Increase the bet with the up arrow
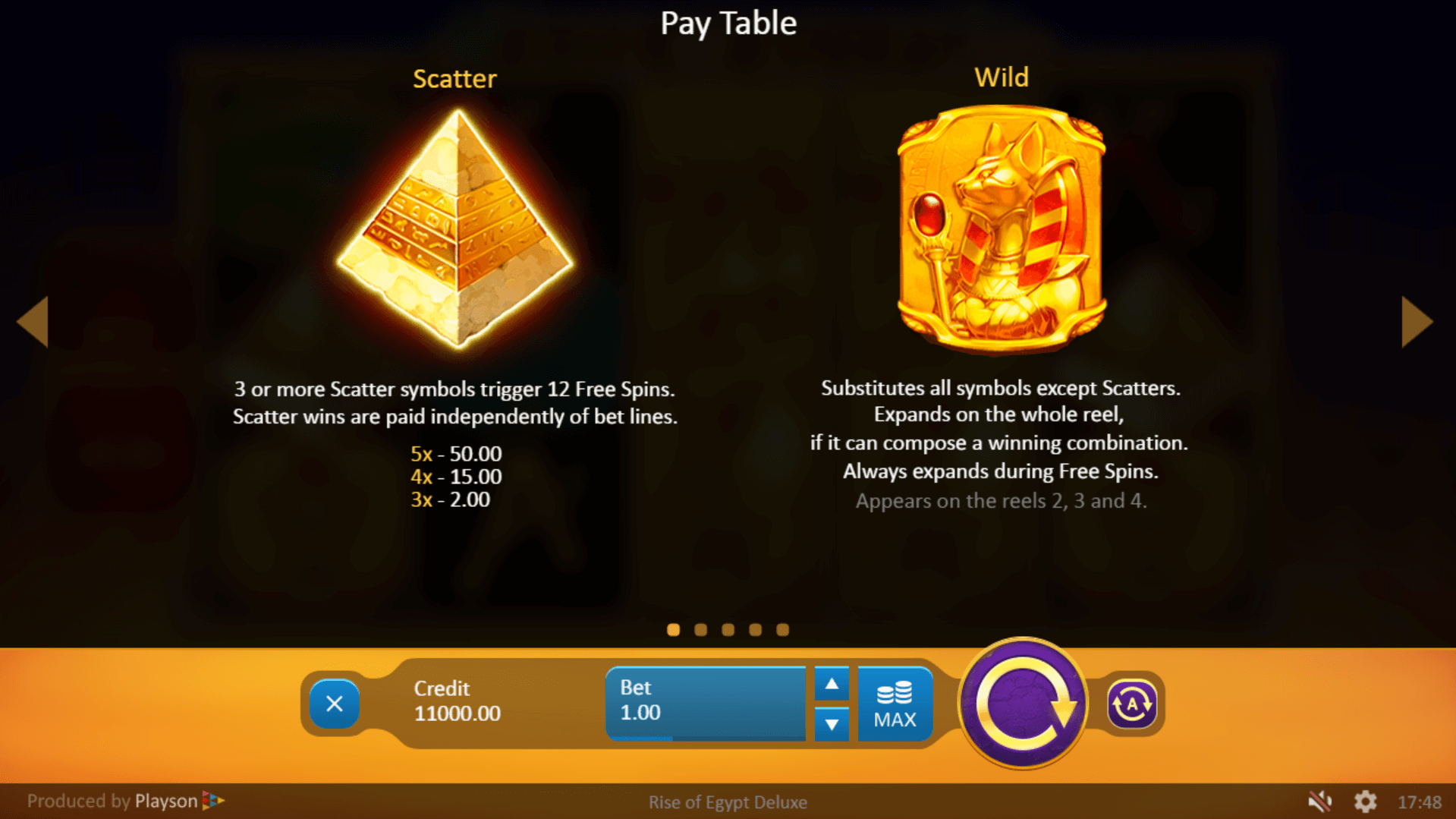 tap(832, 684)
